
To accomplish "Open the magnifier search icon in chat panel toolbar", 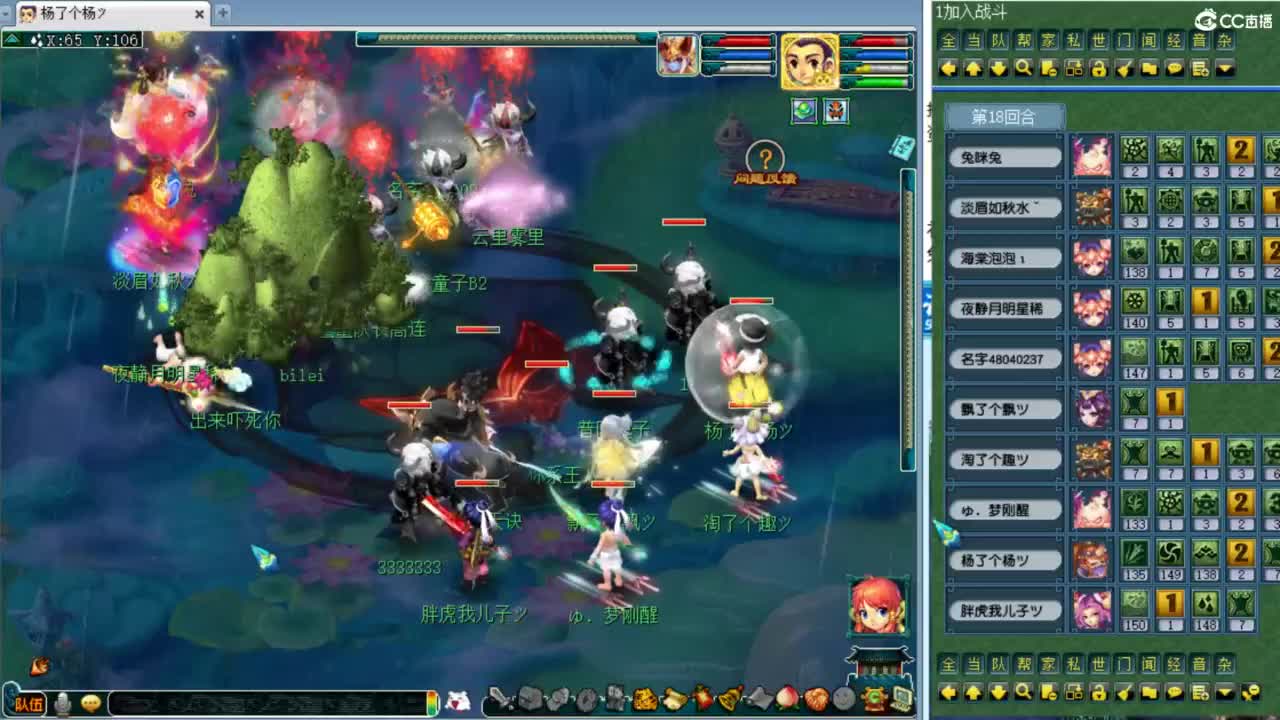I will click(x=1023, y=66).
